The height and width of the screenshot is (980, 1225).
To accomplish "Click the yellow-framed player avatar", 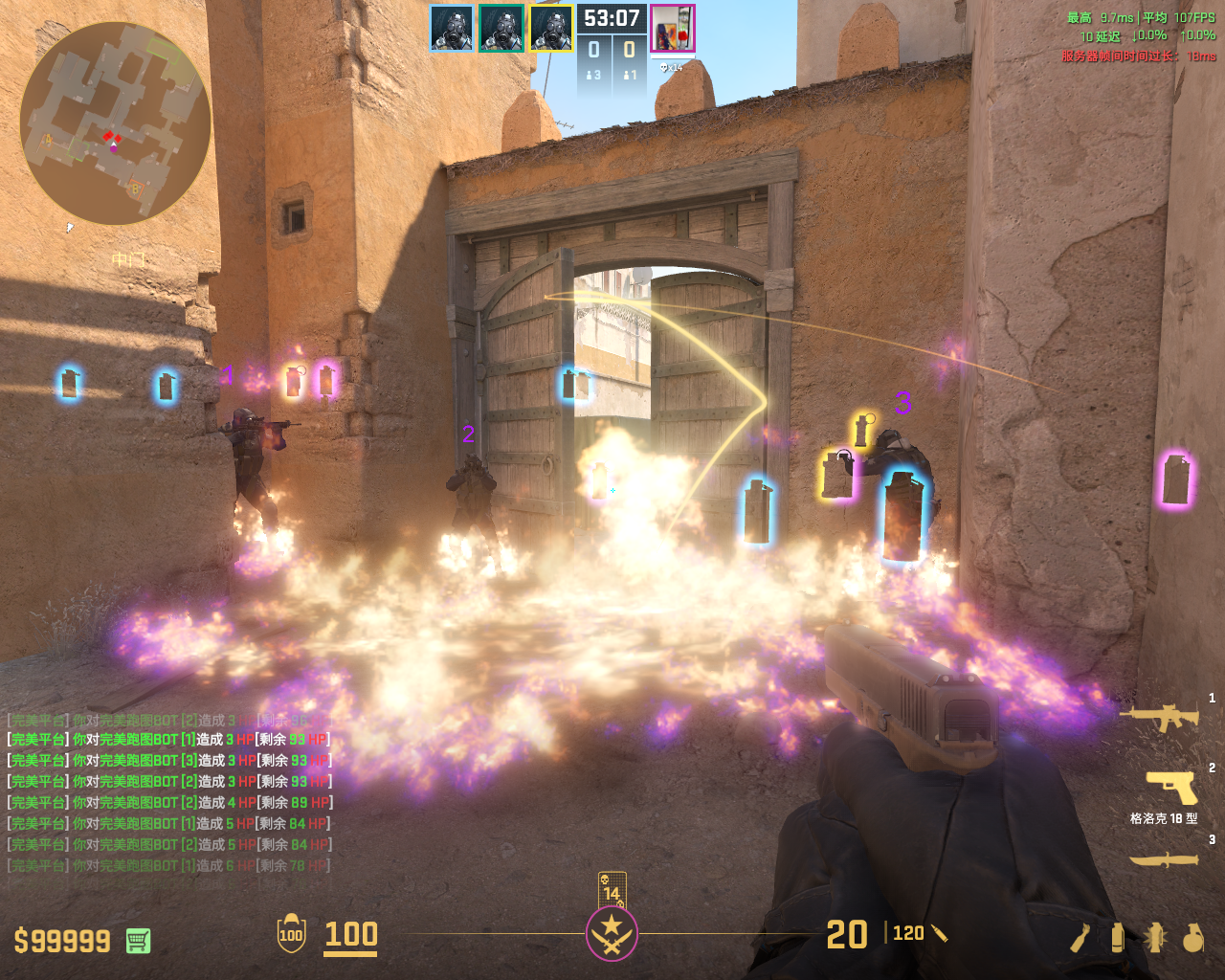I will coord(551,28).
